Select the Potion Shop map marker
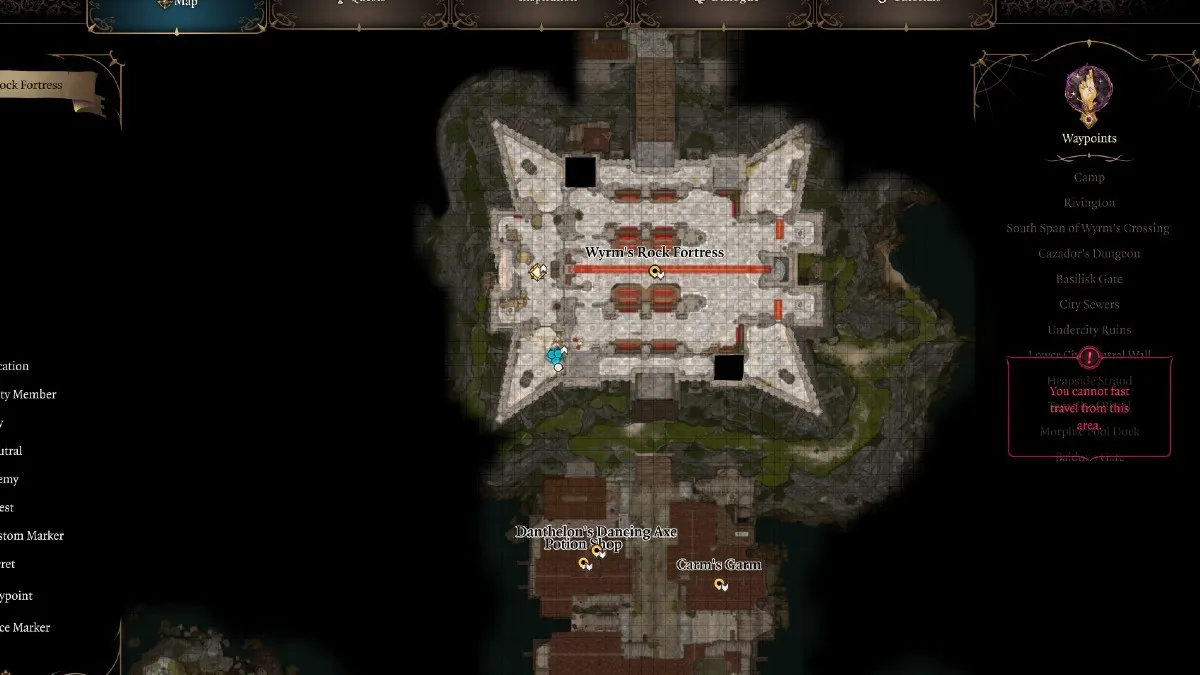 tap(585, 564)
